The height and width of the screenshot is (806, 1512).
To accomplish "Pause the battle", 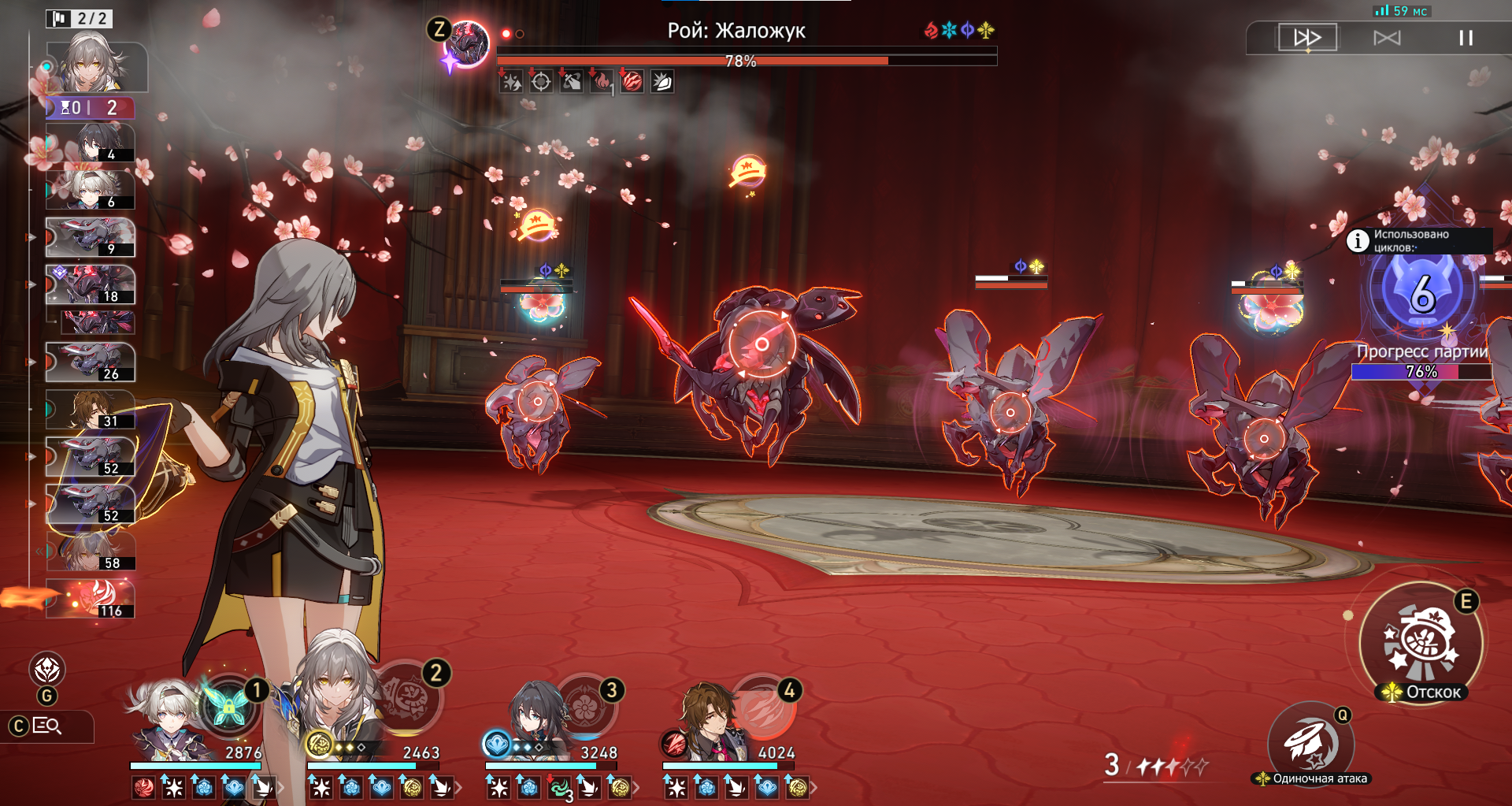I will [1466, 38].
